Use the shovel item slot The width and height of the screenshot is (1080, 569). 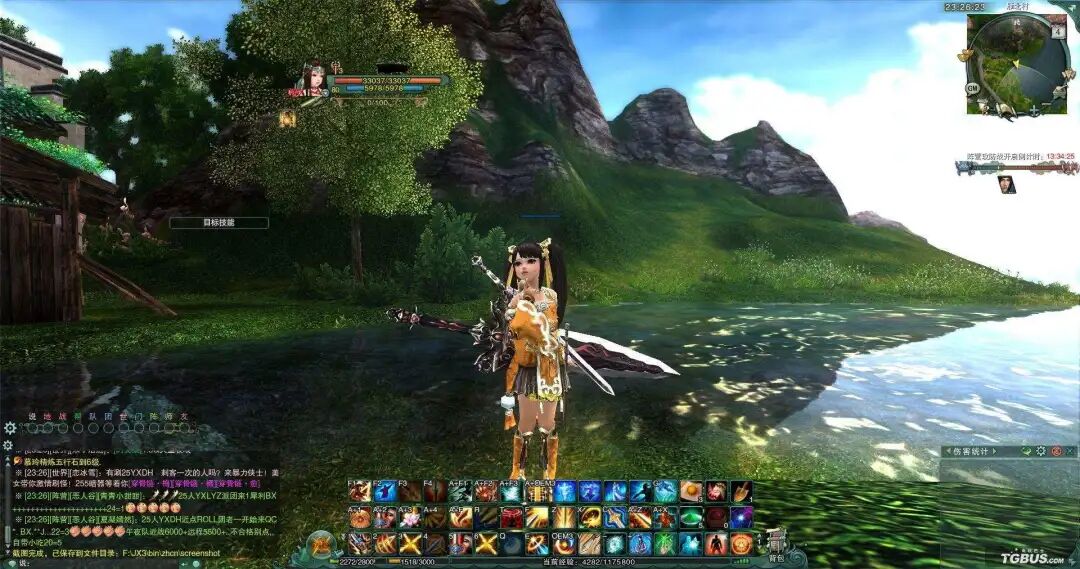pos(741,491)
